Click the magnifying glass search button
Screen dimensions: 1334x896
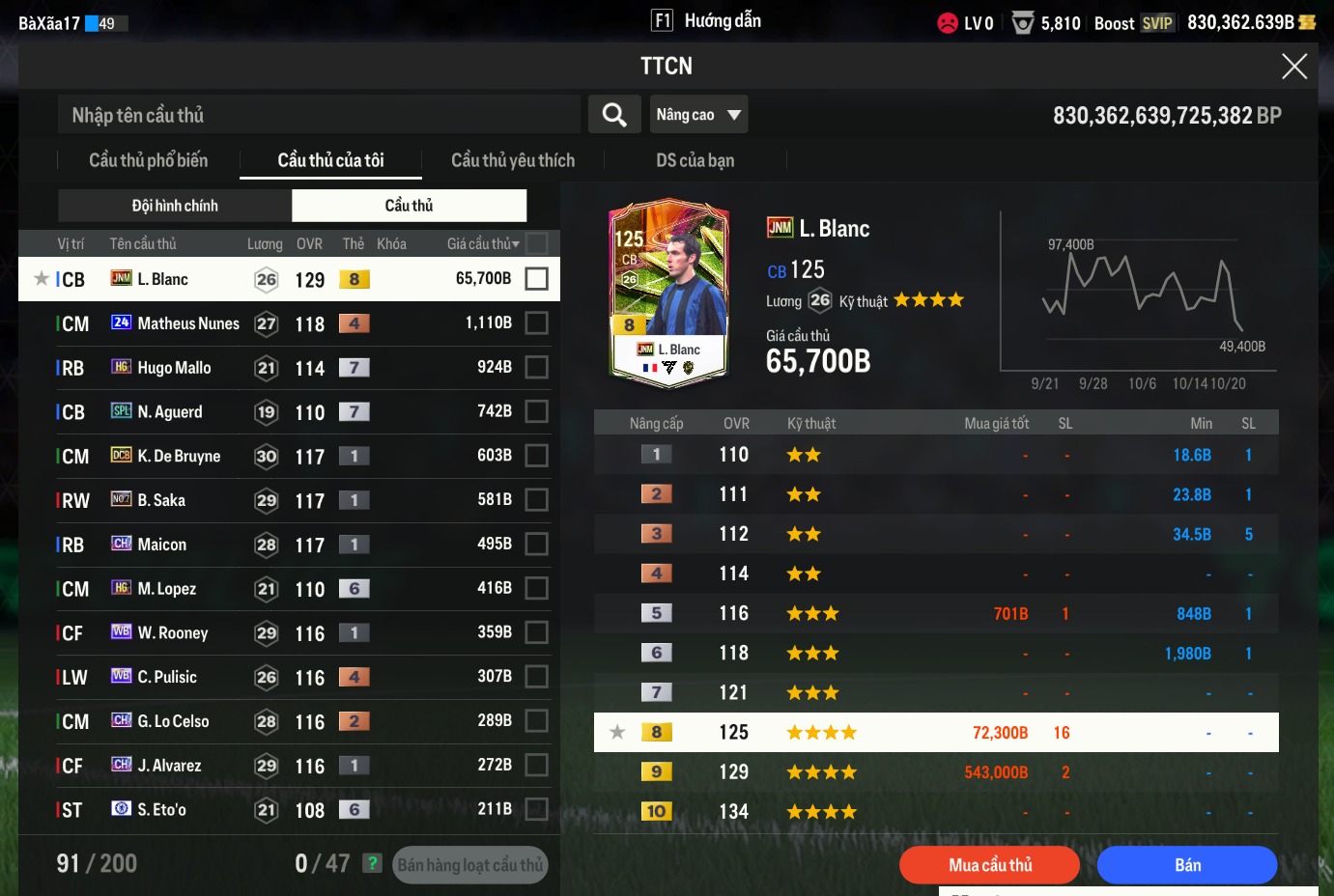[614, 115]
